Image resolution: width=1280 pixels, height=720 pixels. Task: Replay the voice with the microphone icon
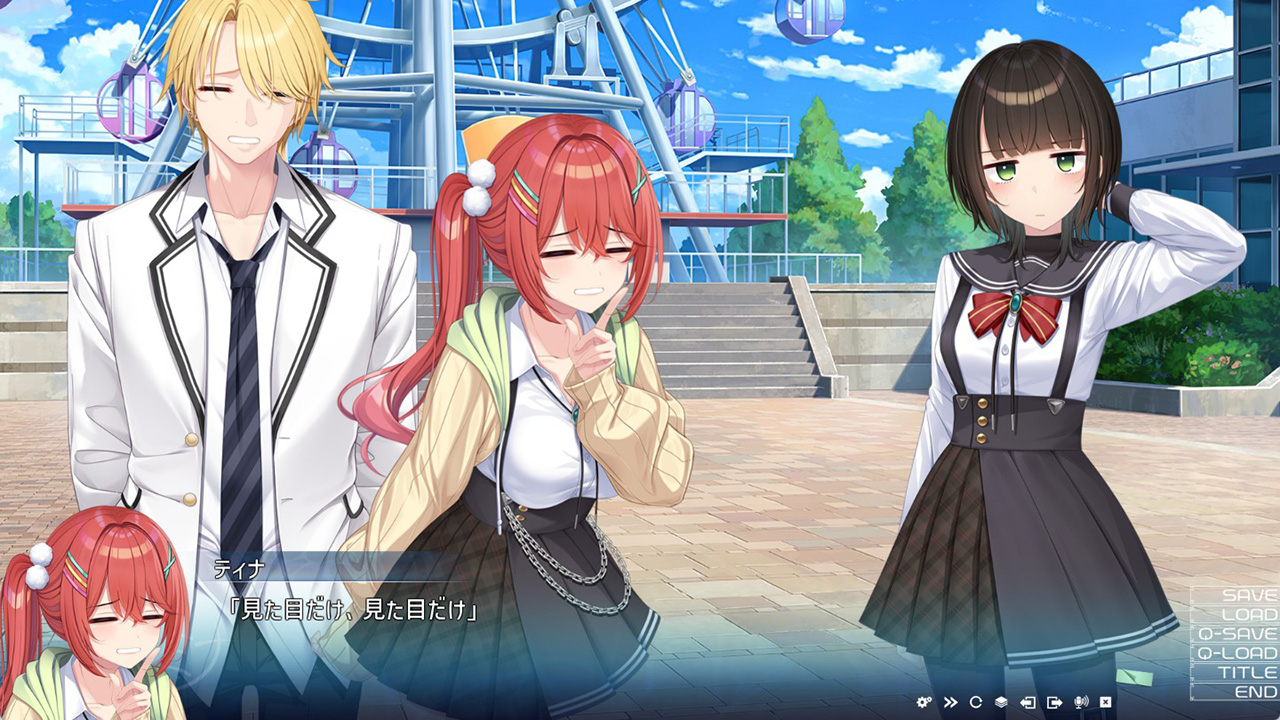click(1080, 702)
